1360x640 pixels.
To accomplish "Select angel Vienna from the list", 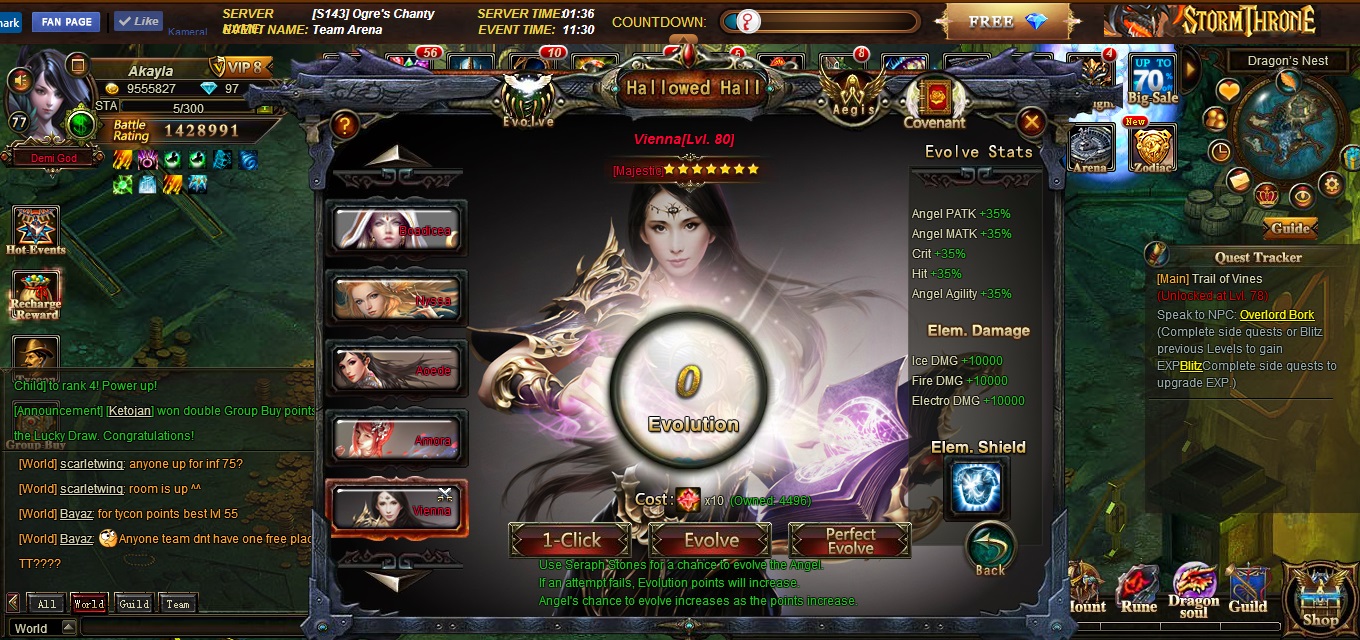I will click(x=397, y=508).
